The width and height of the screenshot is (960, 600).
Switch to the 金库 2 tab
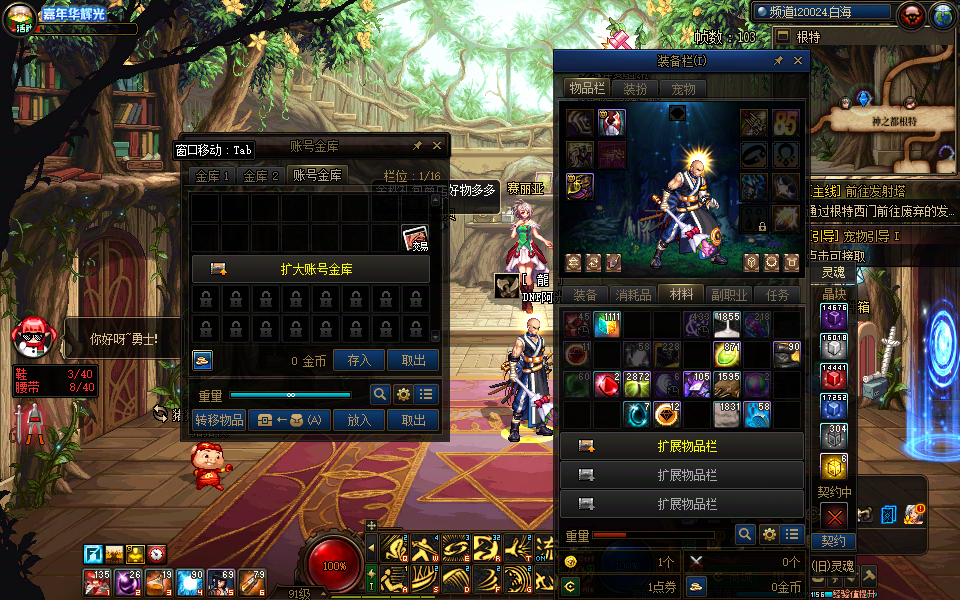pos(262,176)
